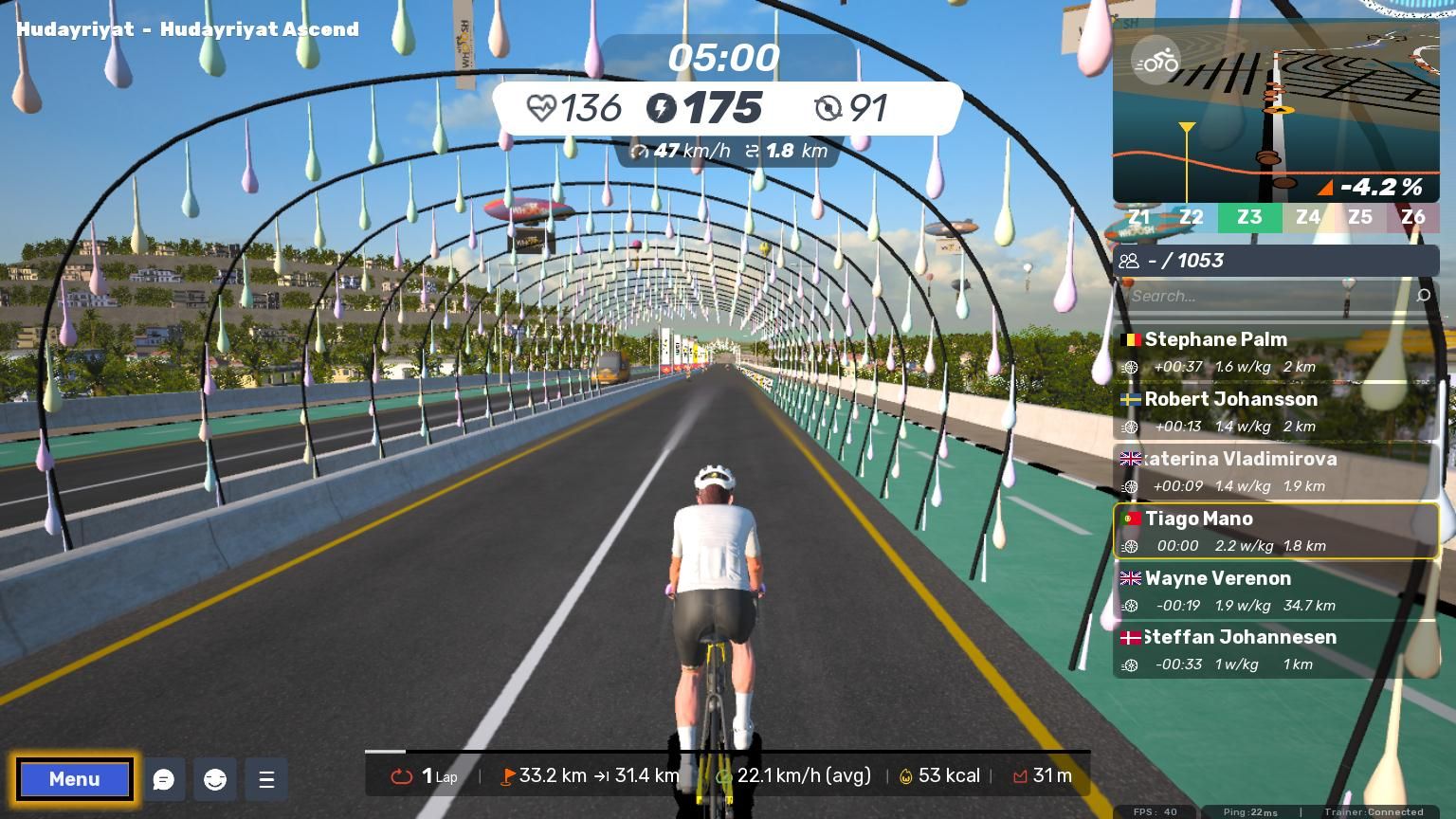
Task: Click the rider count header bar
Action: (1275, 261)
